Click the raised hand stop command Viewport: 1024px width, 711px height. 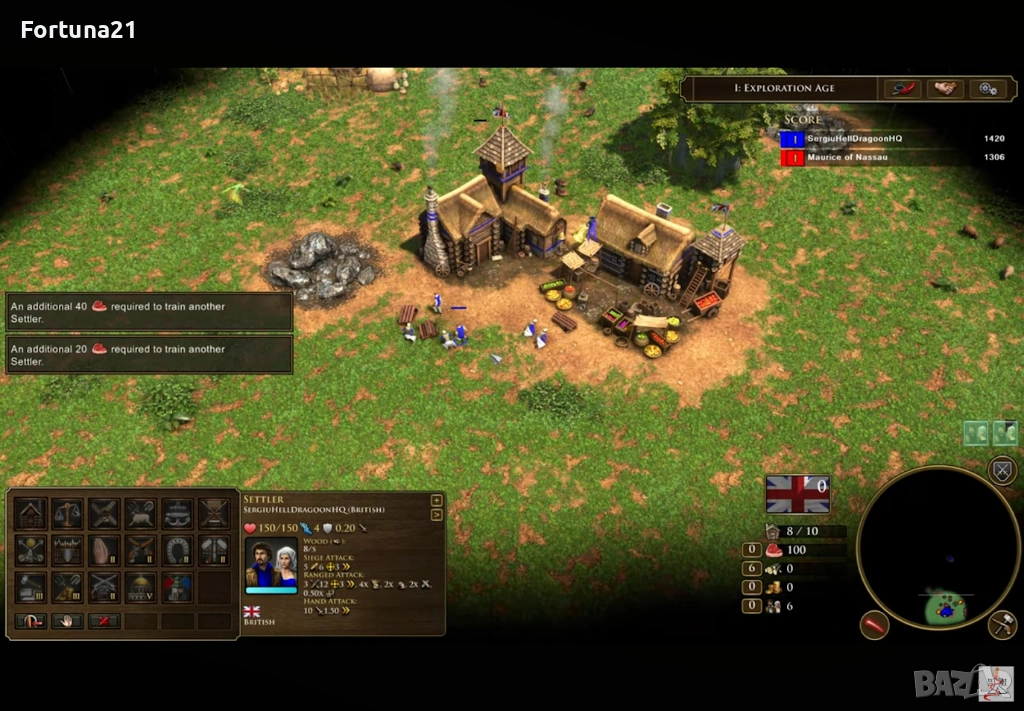click(x=68, y=621)
